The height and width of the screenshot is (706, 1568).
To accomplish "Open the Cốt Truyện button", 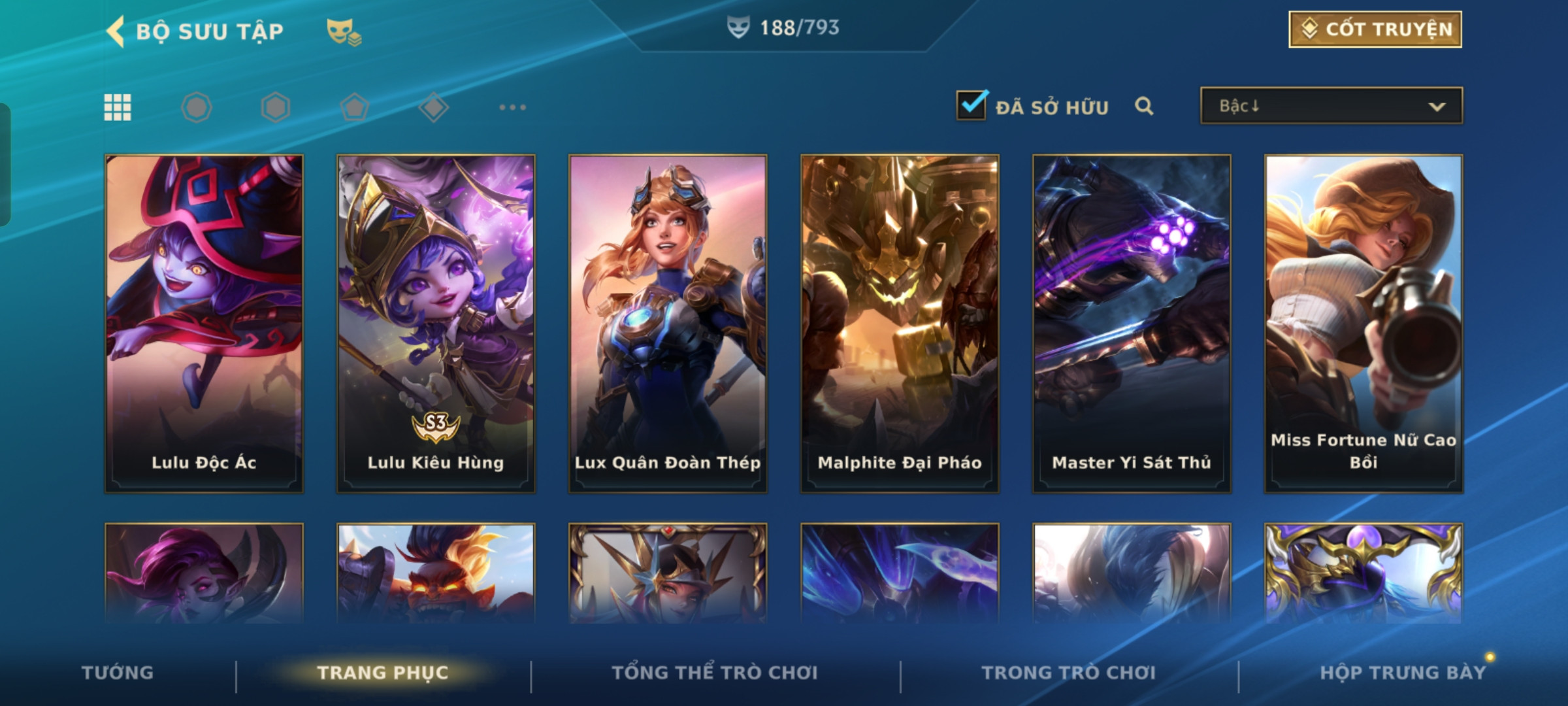I will pos(1375,29).
